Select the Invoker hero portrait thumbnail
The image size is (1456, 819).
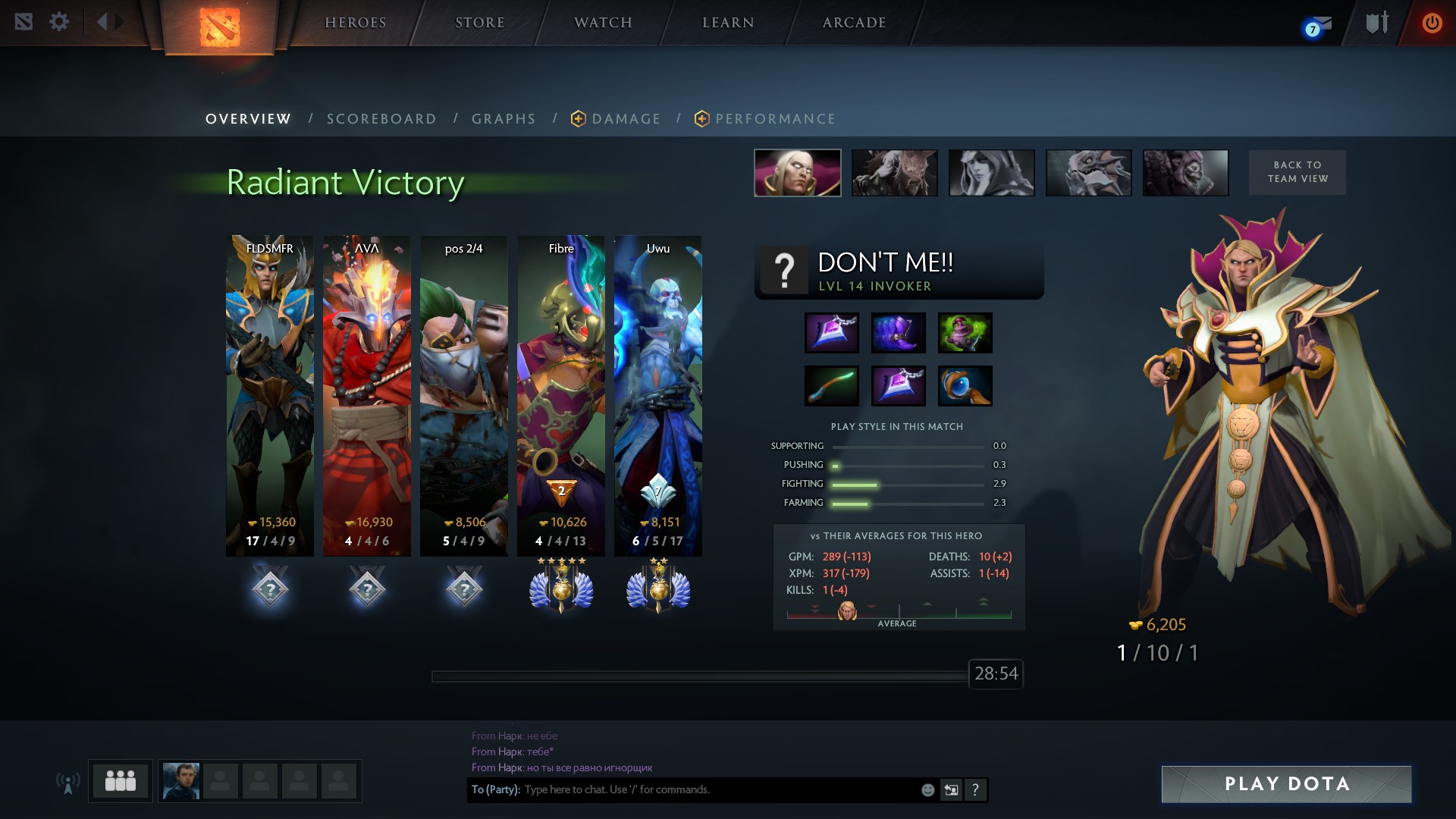pyautogui.click(x=797, y=173)
